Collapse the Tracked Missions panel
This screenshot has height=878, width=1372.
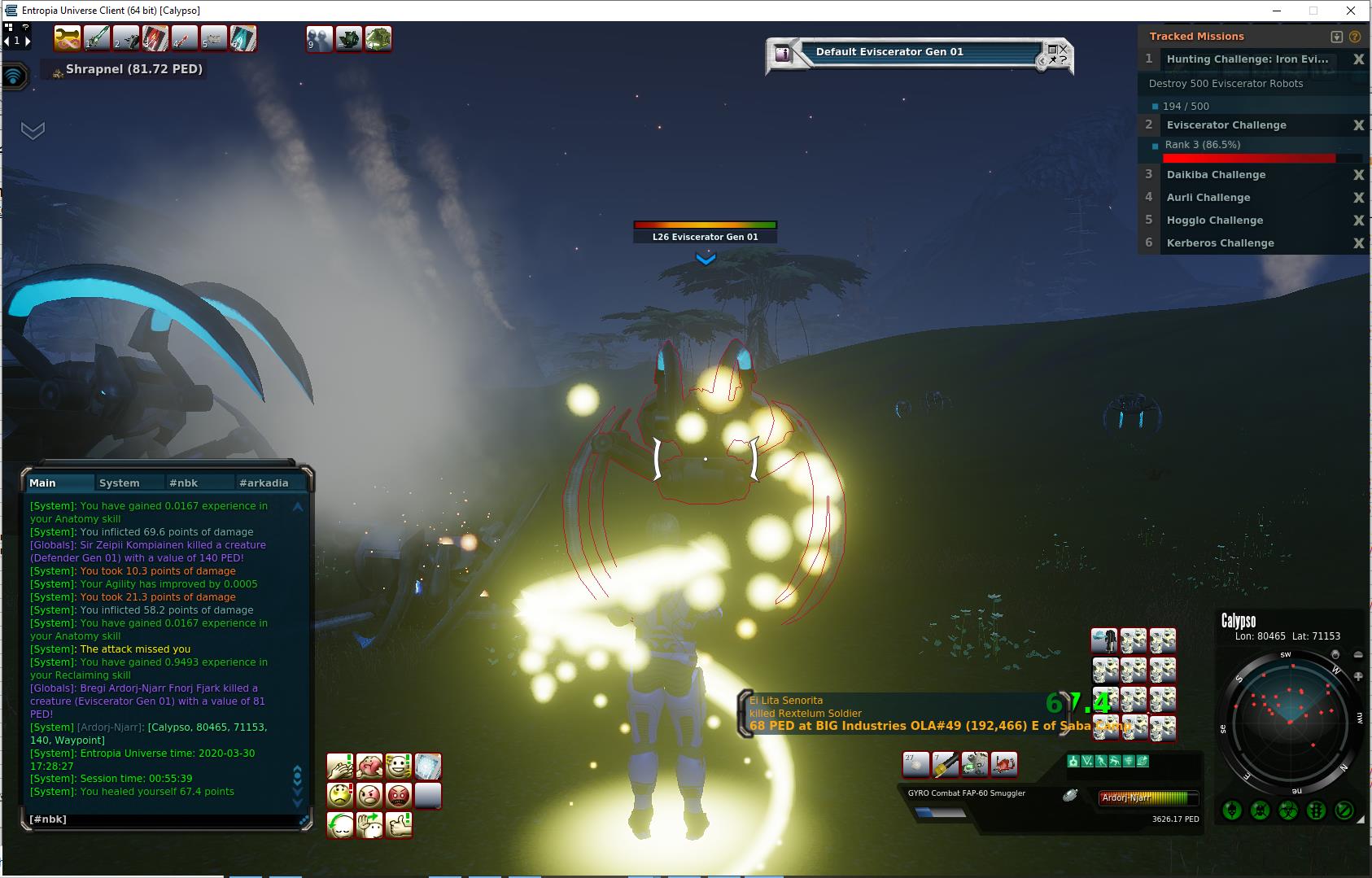[1336, 37]
